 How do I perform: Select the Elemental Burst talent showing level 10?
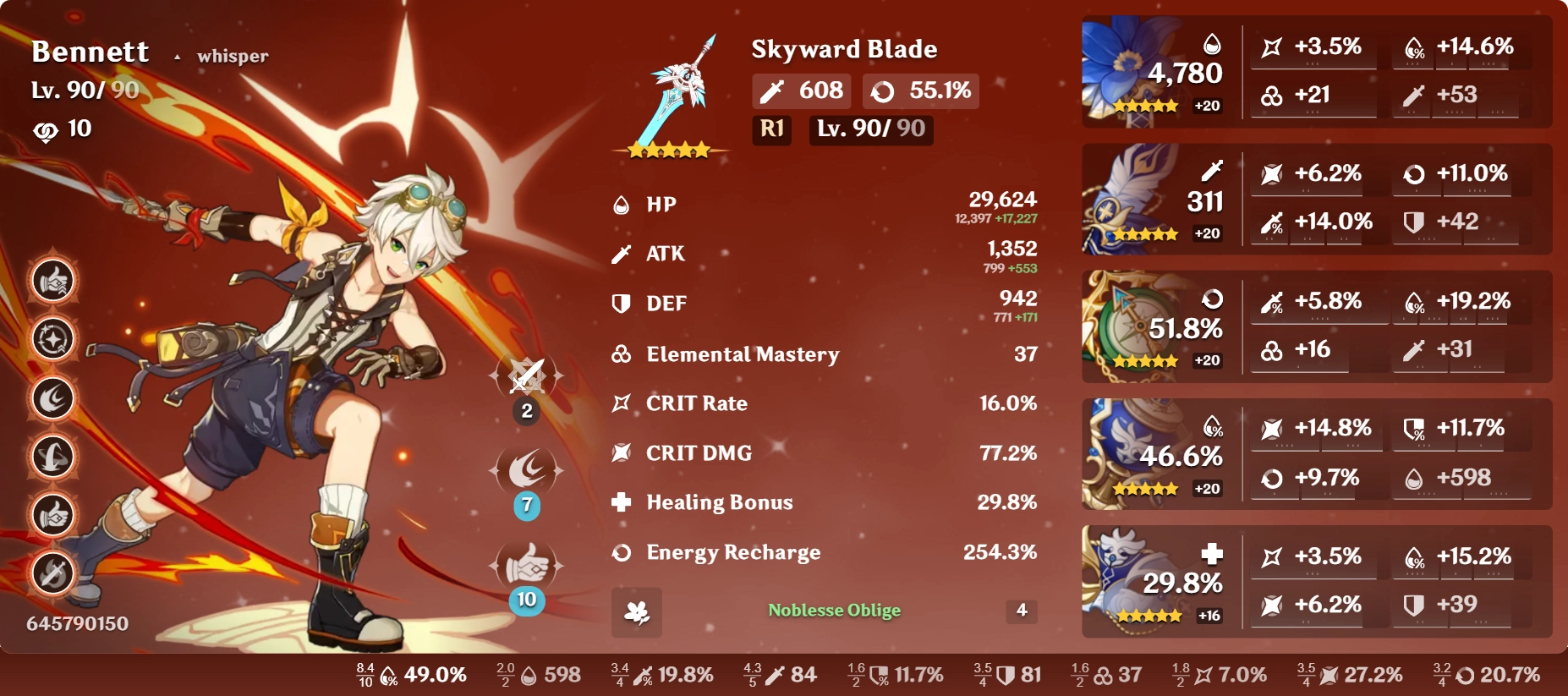[x=525, y=565]
